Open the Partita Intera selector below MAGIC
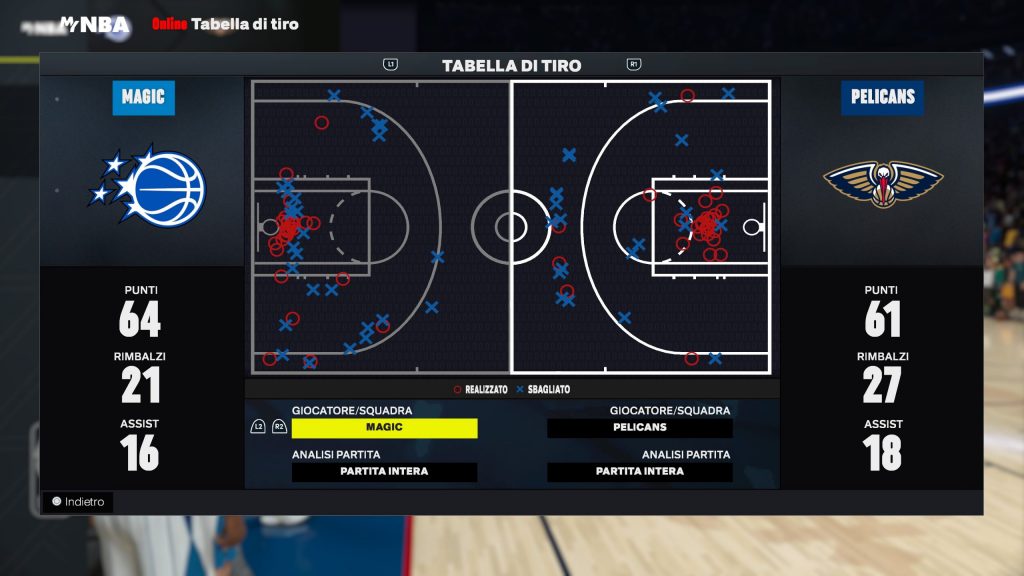Viewport: 1024px width, 576px height. pos(384,472)
